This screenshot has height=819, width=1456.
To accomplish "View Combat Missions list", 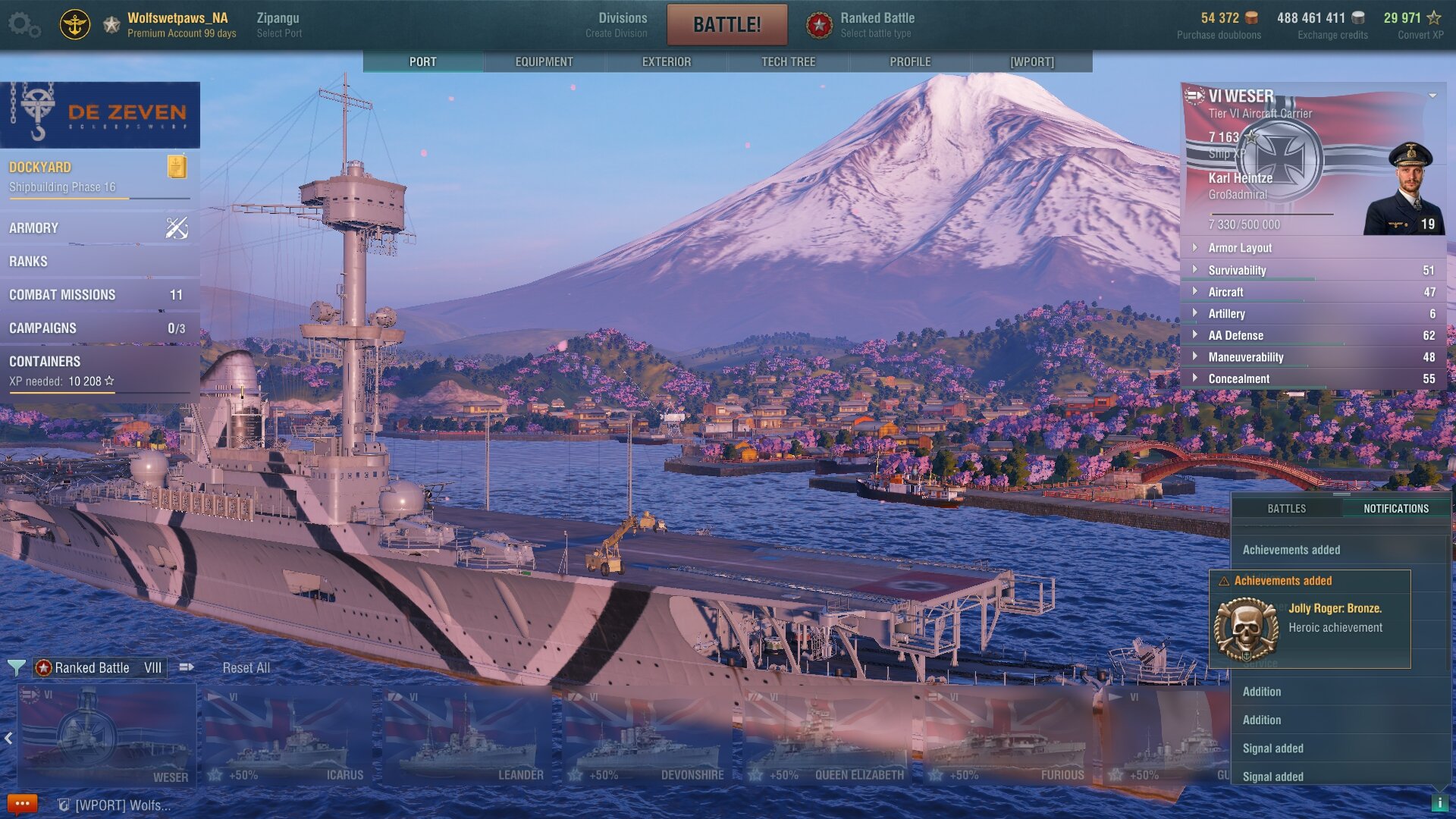I will [99, 294].
